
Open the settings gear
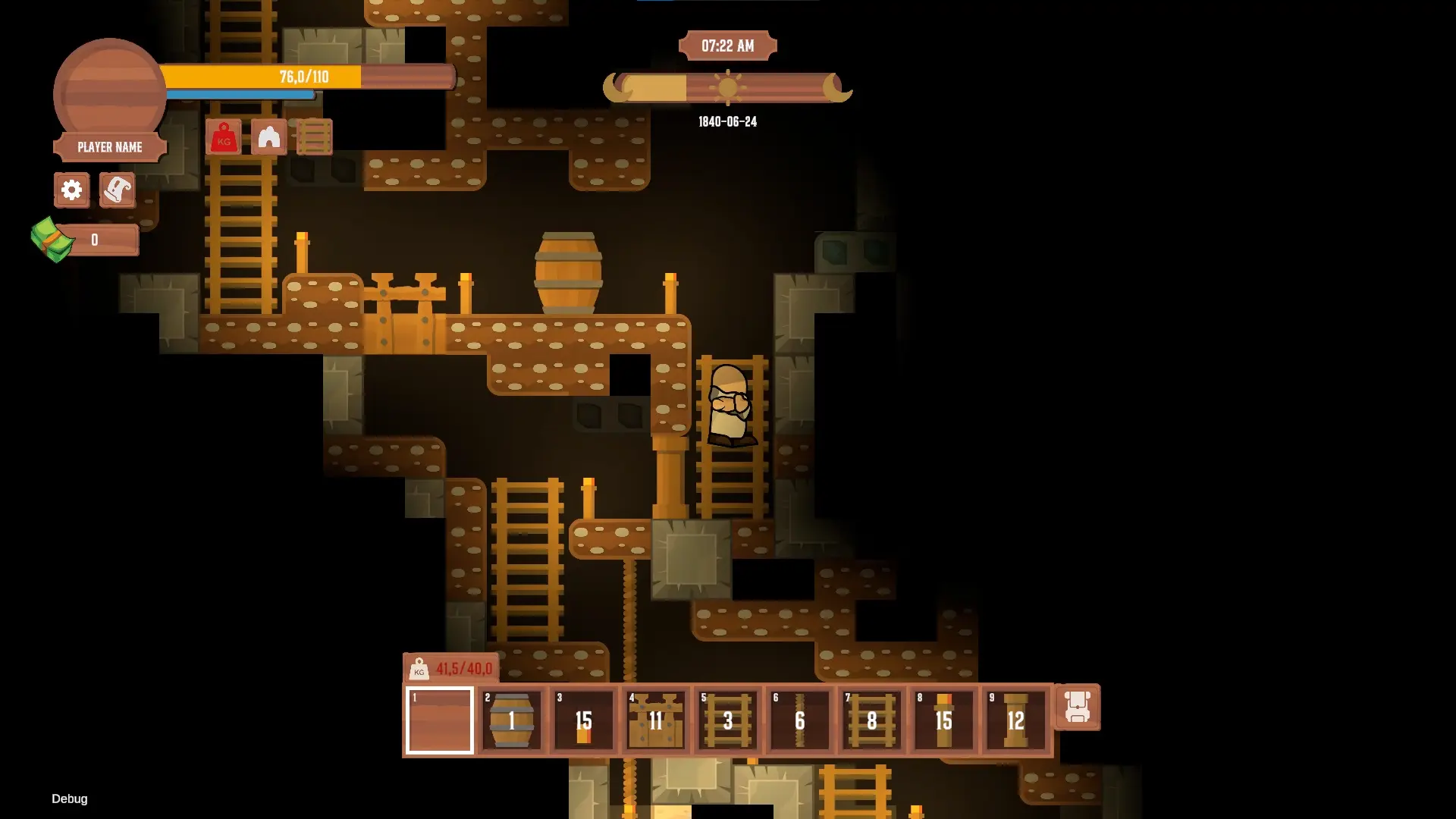[71, 190]
